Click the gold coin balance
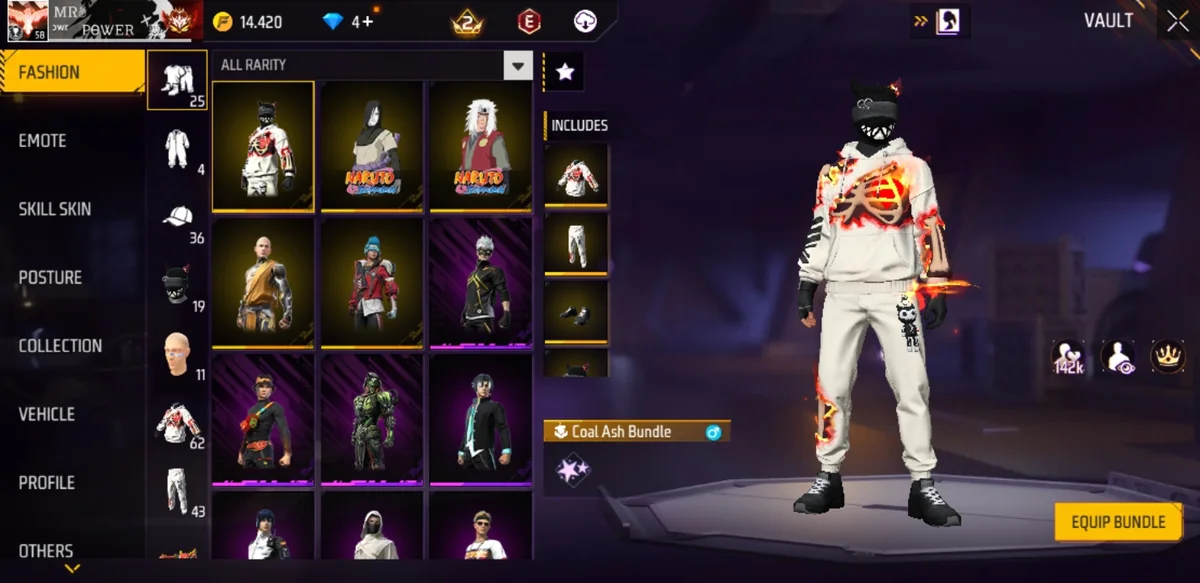The width and height of the screenshot is (1200, 583). pos(250,22)
